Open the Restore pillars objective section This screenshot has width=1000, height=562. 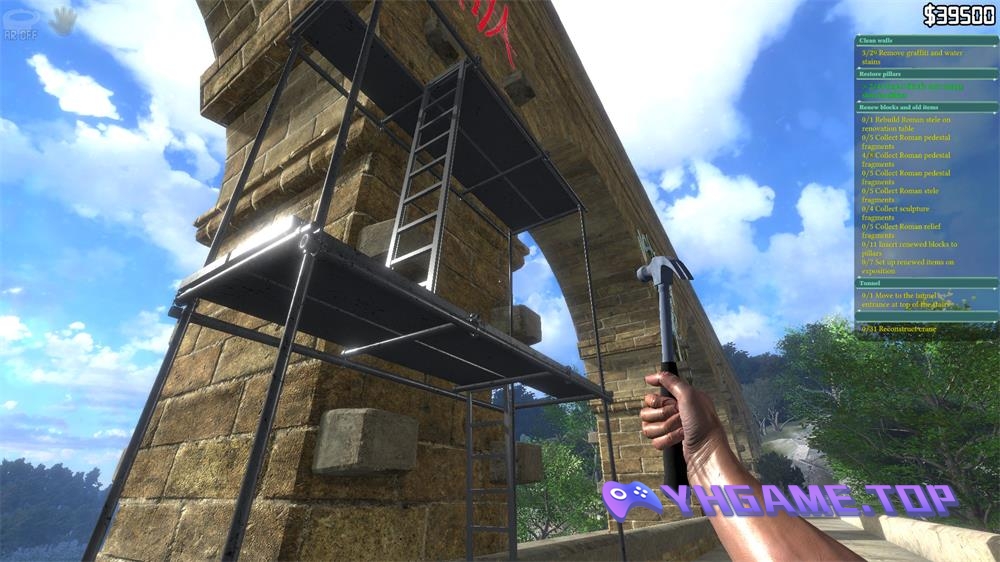coord(879,74)
